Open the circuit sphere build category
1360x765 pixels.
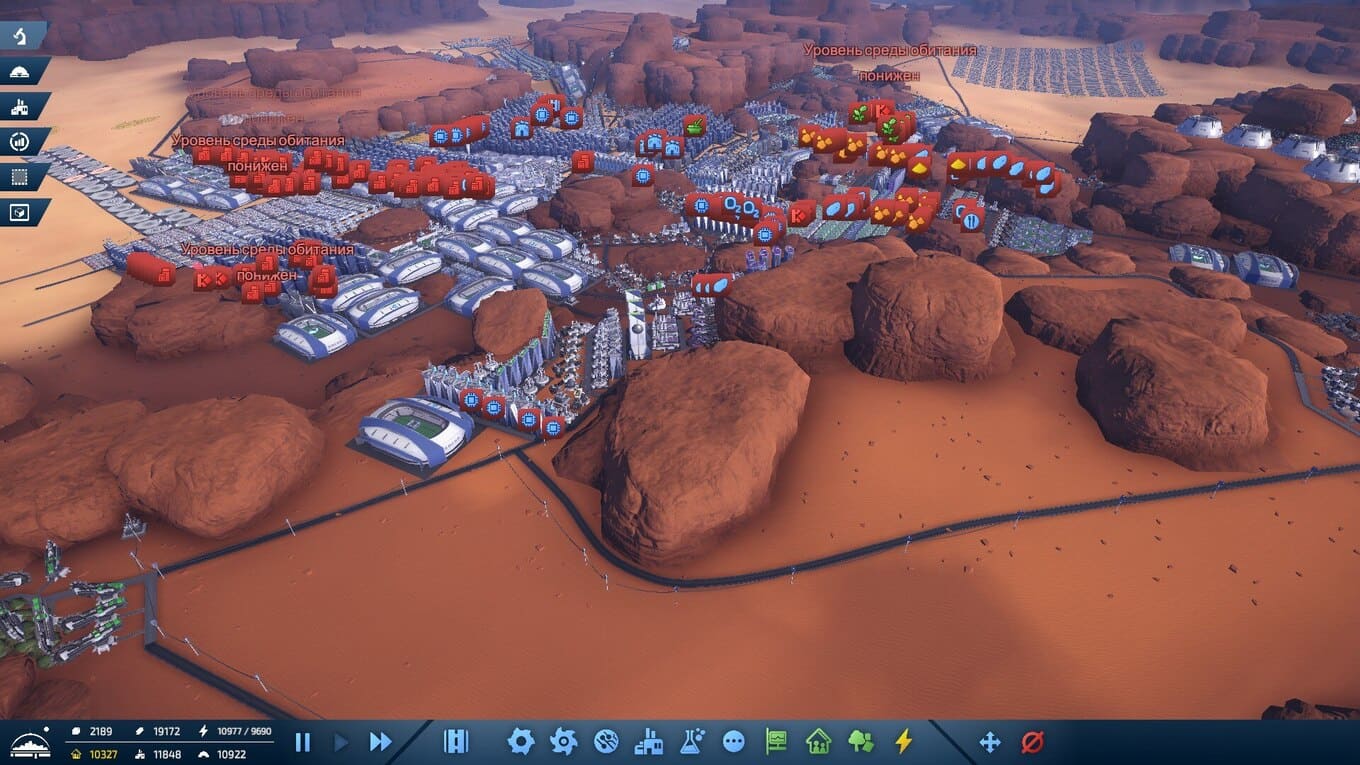pos(606,741)
